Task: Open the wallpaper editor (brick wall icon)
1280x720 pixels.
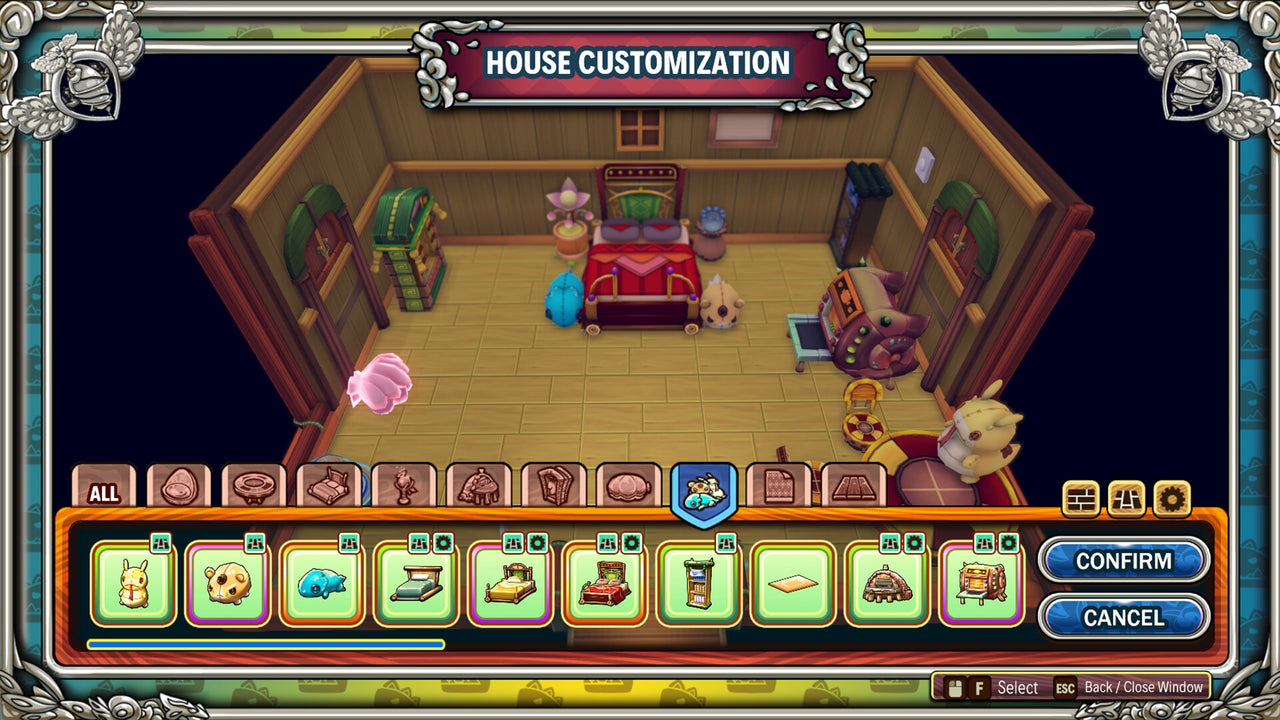Action: (x=1081, y=497)
